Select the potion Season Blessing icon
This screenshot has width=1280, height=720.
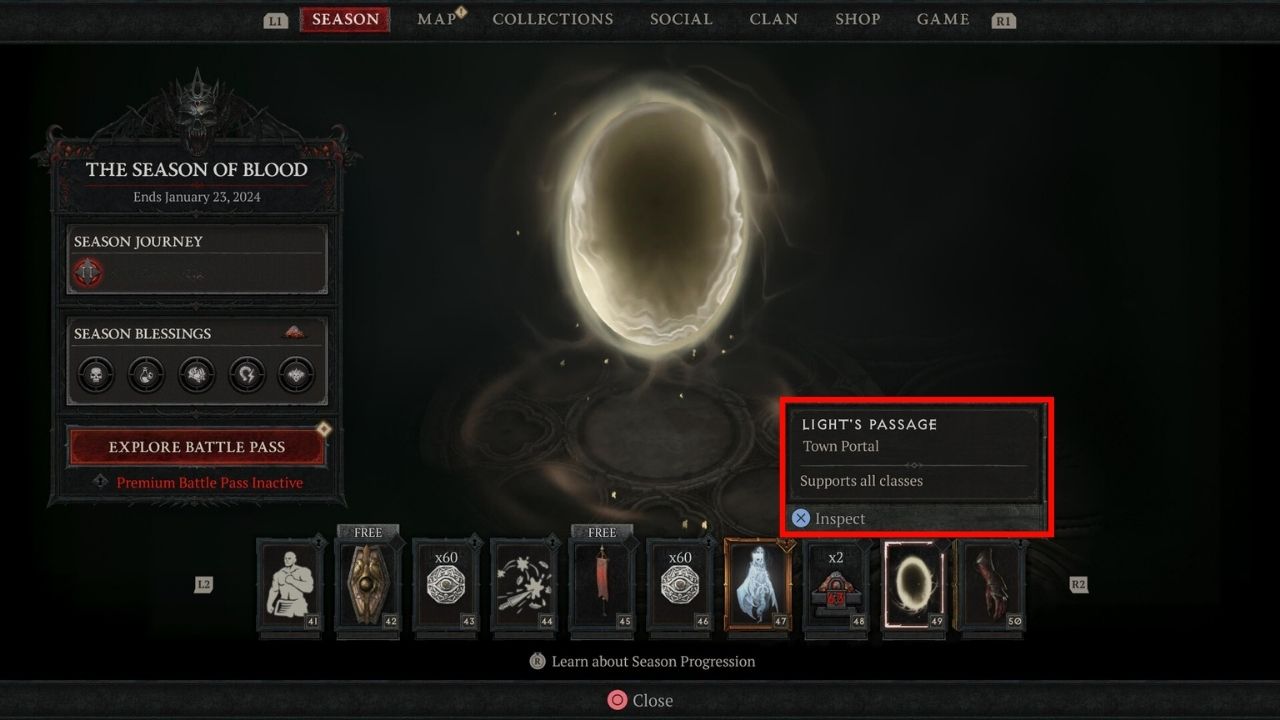pos(145,375)
